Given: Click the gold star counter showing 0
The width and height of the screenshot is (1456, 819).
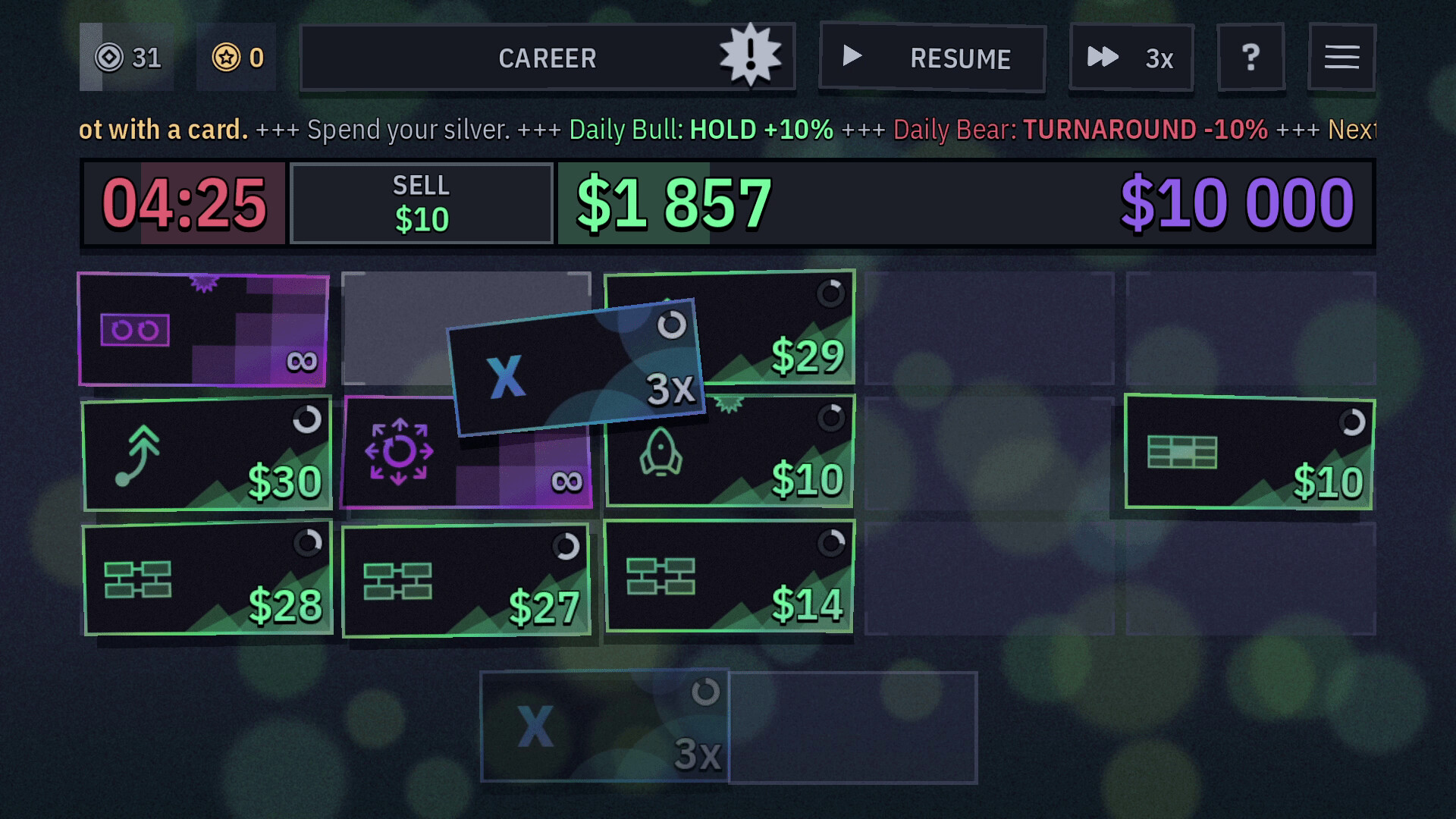Looking at the screenshot, I should 236,56.
